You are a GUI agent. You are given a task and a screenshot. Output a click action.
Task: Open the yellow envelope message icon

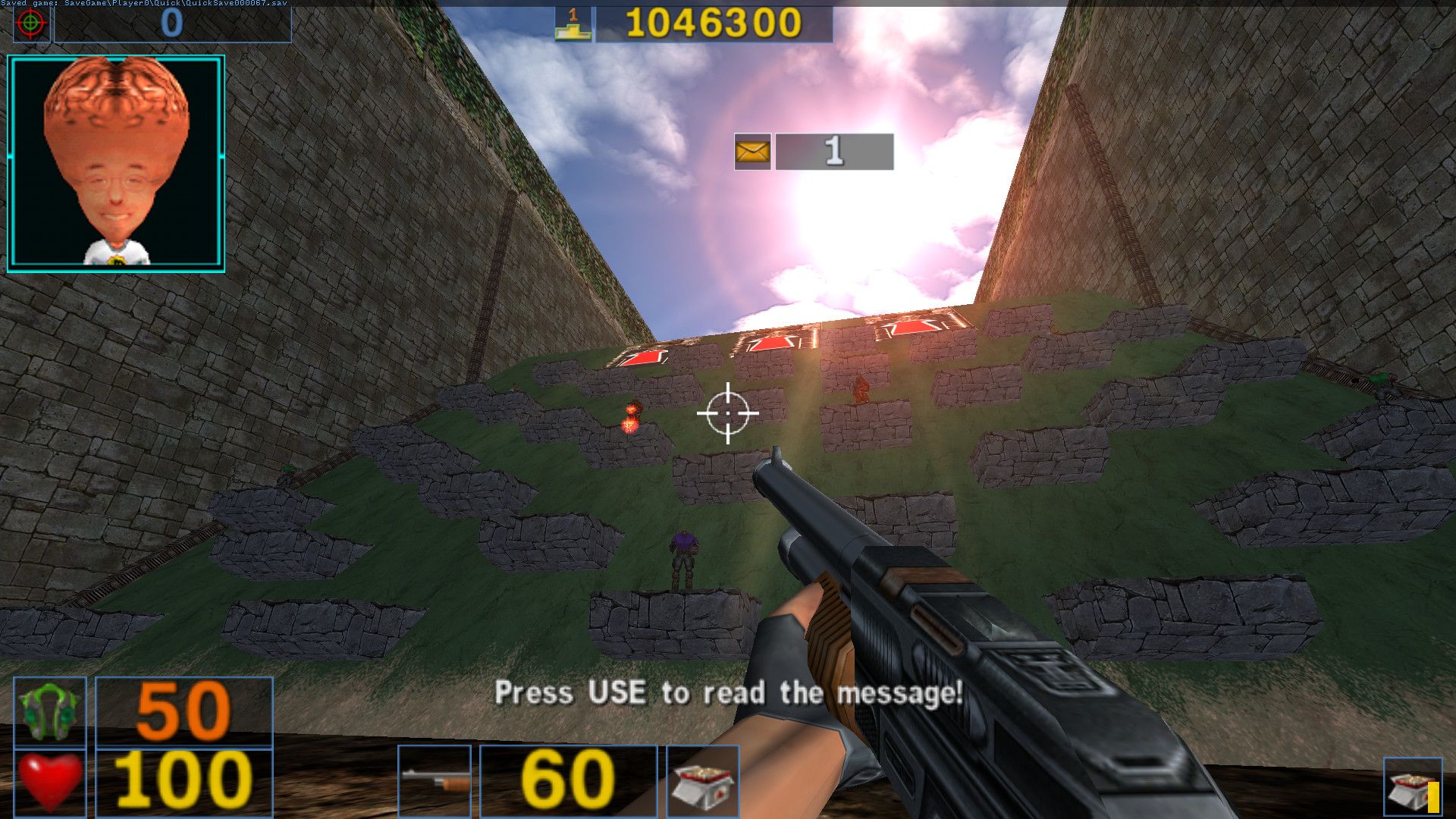[x=752, y=152]
